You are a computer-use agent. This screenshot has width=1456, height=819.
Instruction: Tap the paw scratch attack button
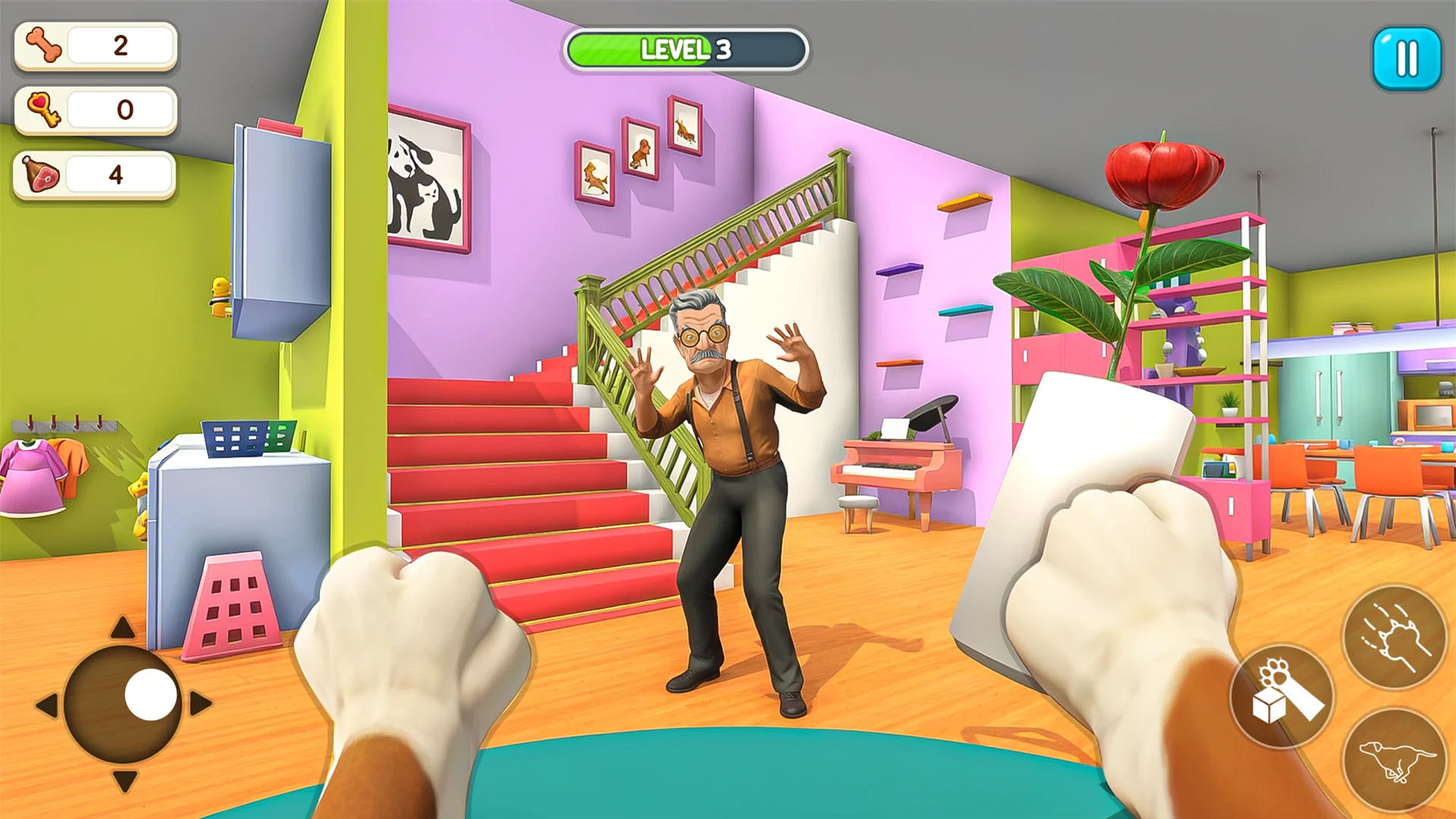click(1394, 637)
